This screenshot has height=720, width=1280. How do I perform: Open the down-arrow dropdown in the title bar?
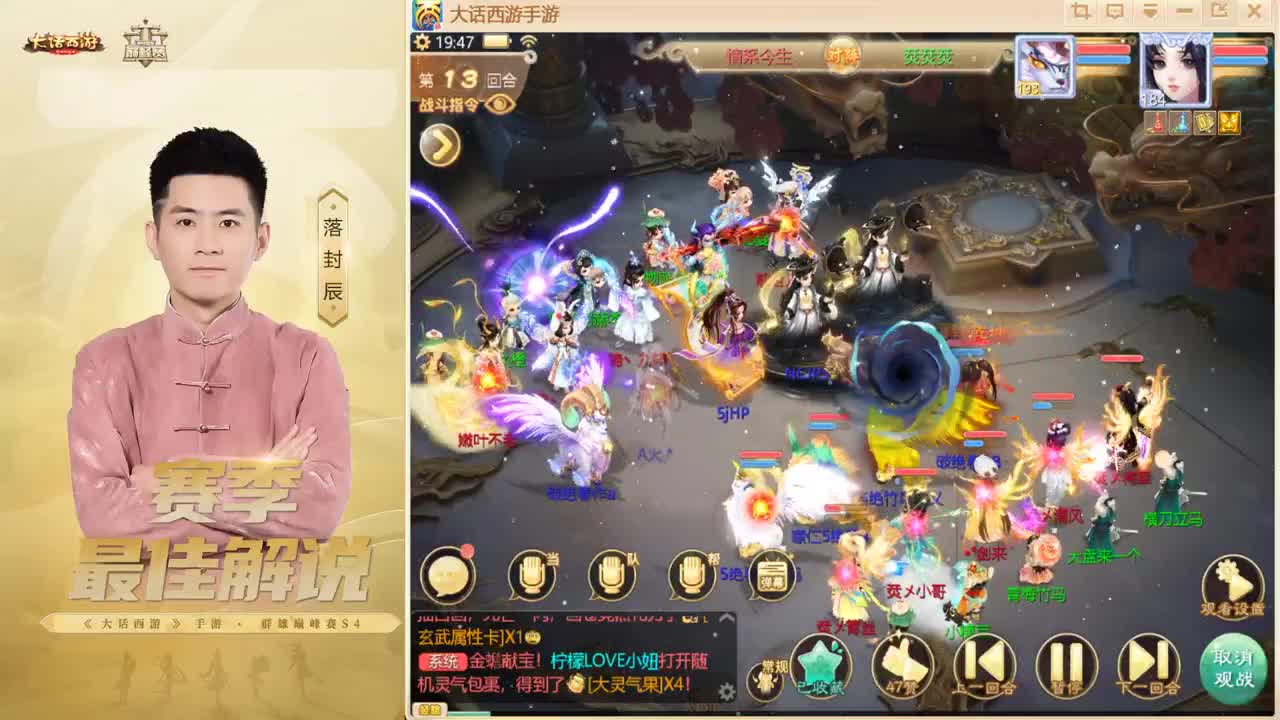(x=1148, y=13)
